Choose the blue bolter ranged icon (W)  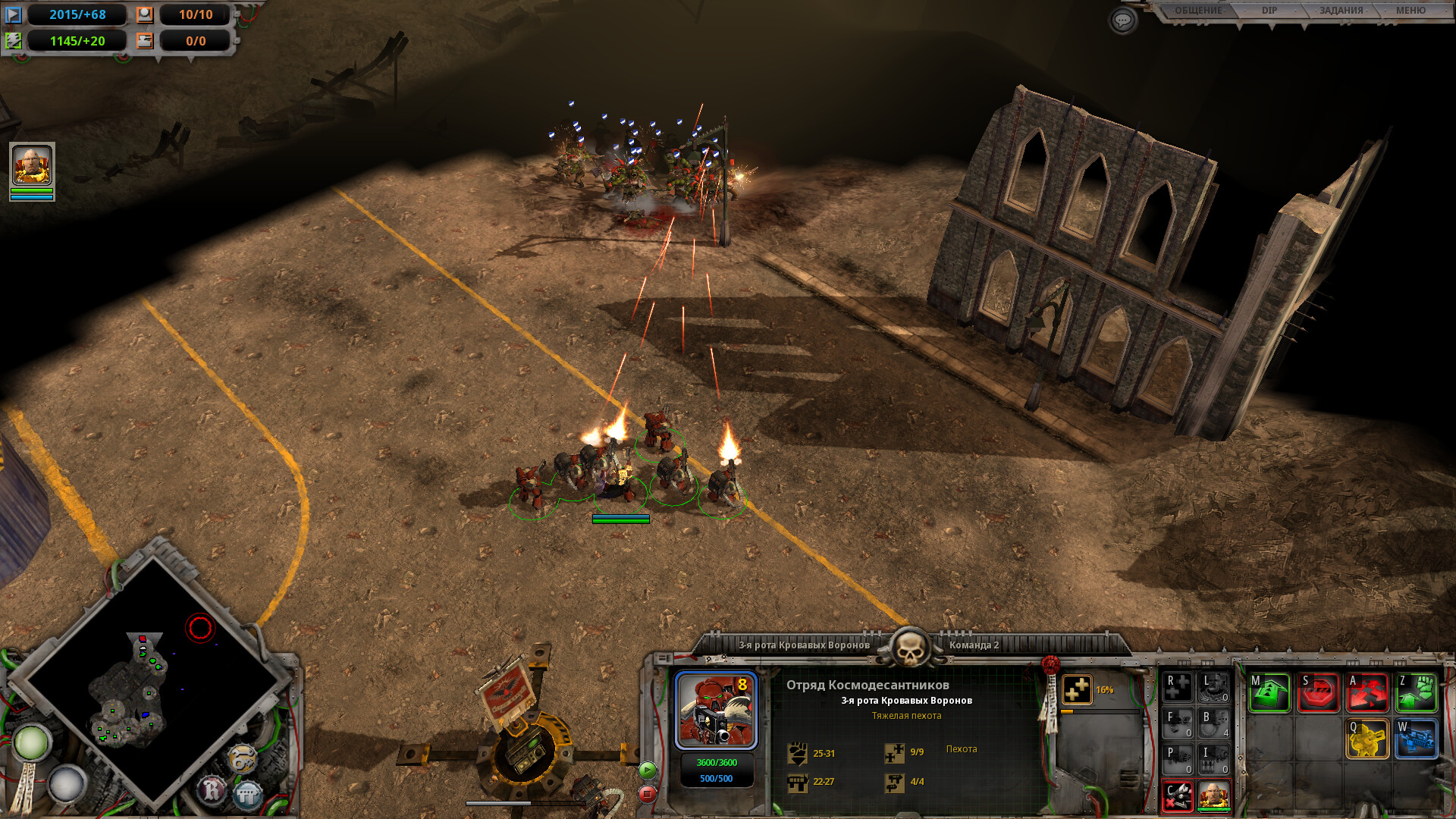pyautogui.click(x=1417, y=739)
